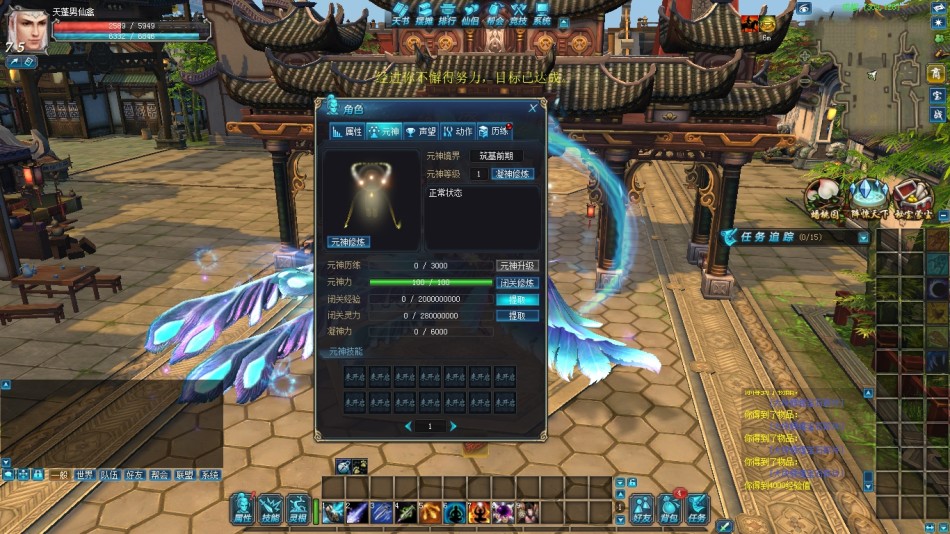Switch chat to the 世界 channel tab
This screenshot has height=534, width=950.
click(x=85, y=476)
